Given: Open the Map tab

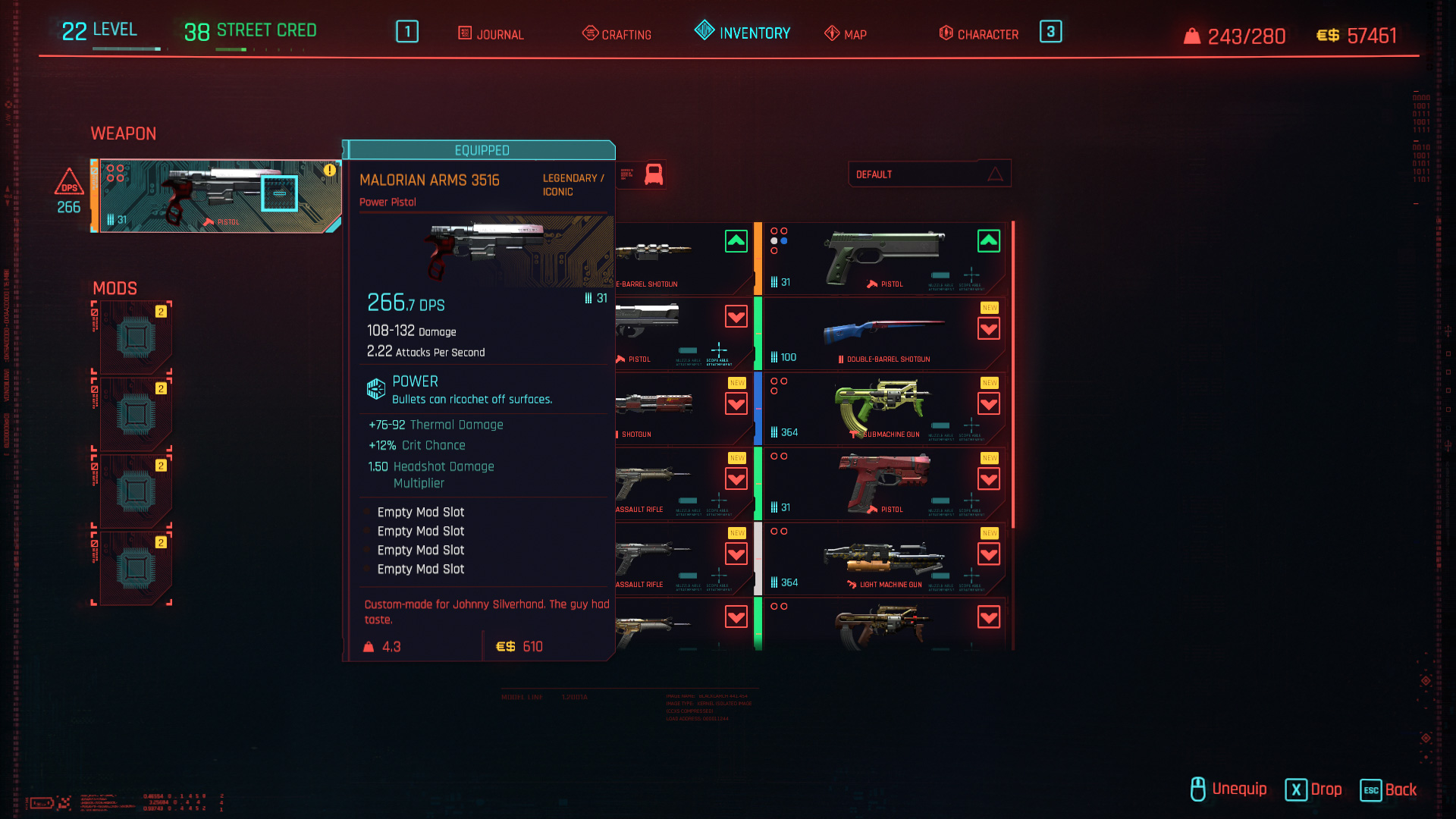Looking at the screenshot, I should [846, 34].
